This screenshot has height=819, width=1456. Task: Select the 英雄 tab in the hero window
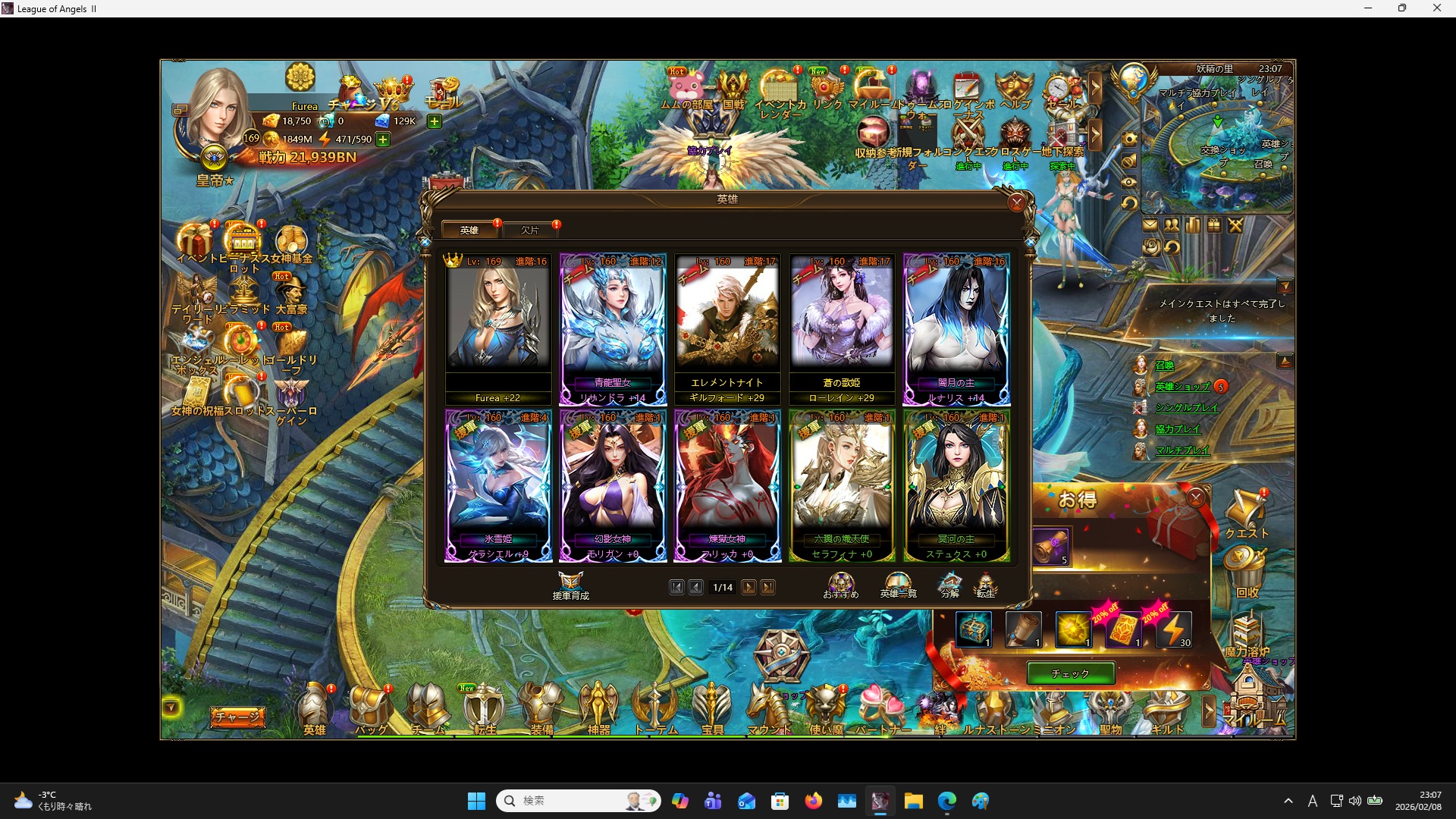point(470,230)
